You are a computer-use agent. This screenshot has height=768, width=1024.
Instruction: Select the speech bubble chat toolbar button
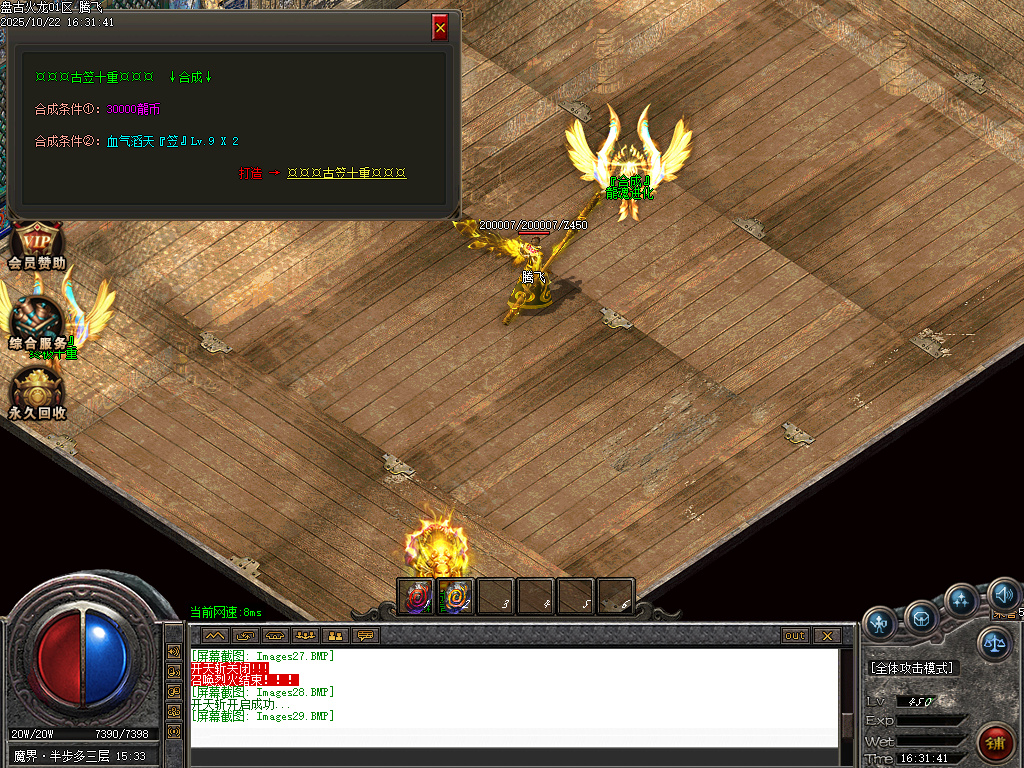tap(366, 635)
